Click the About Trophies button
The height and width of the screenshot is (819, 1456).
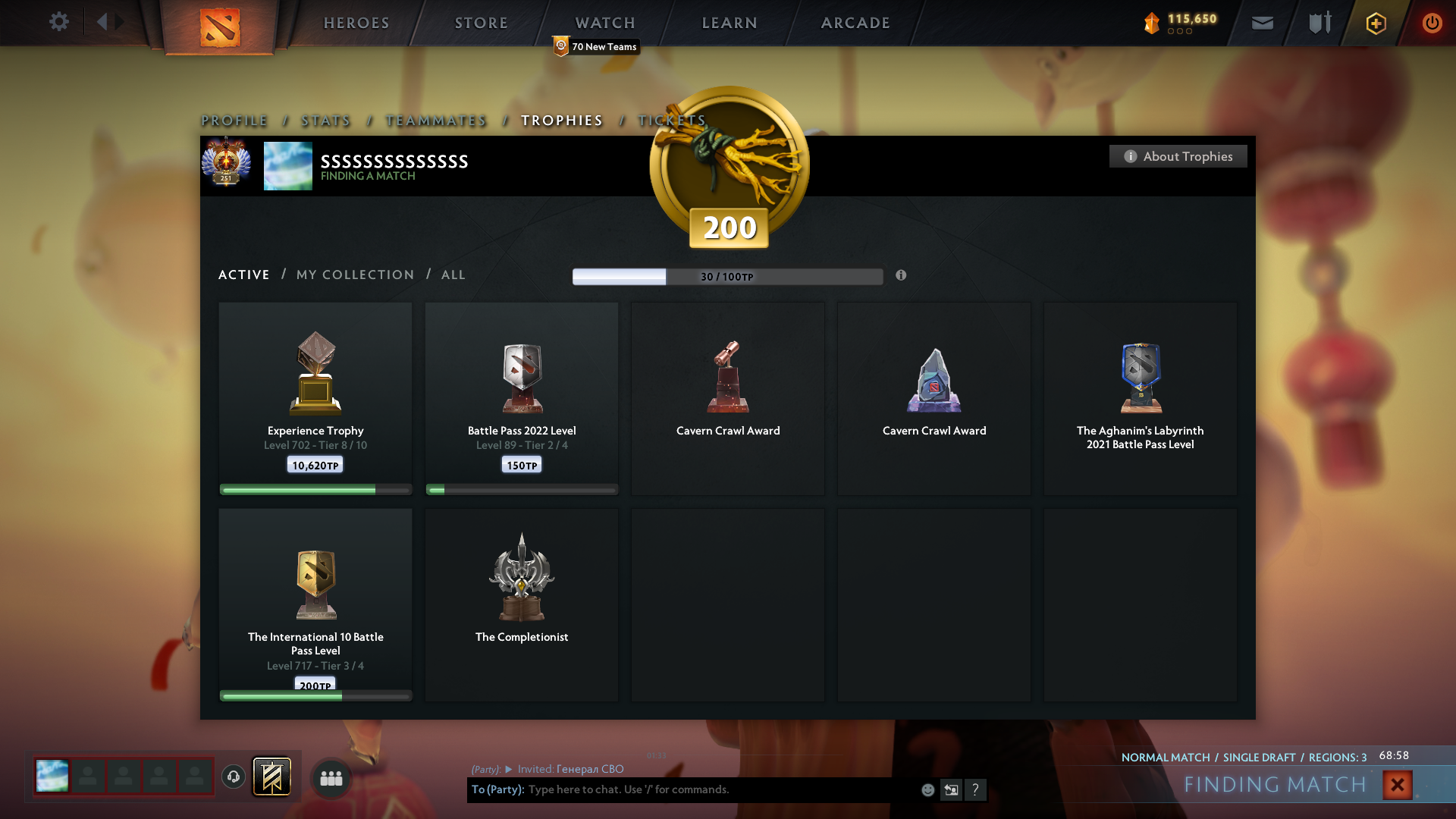coord(1177,156)
